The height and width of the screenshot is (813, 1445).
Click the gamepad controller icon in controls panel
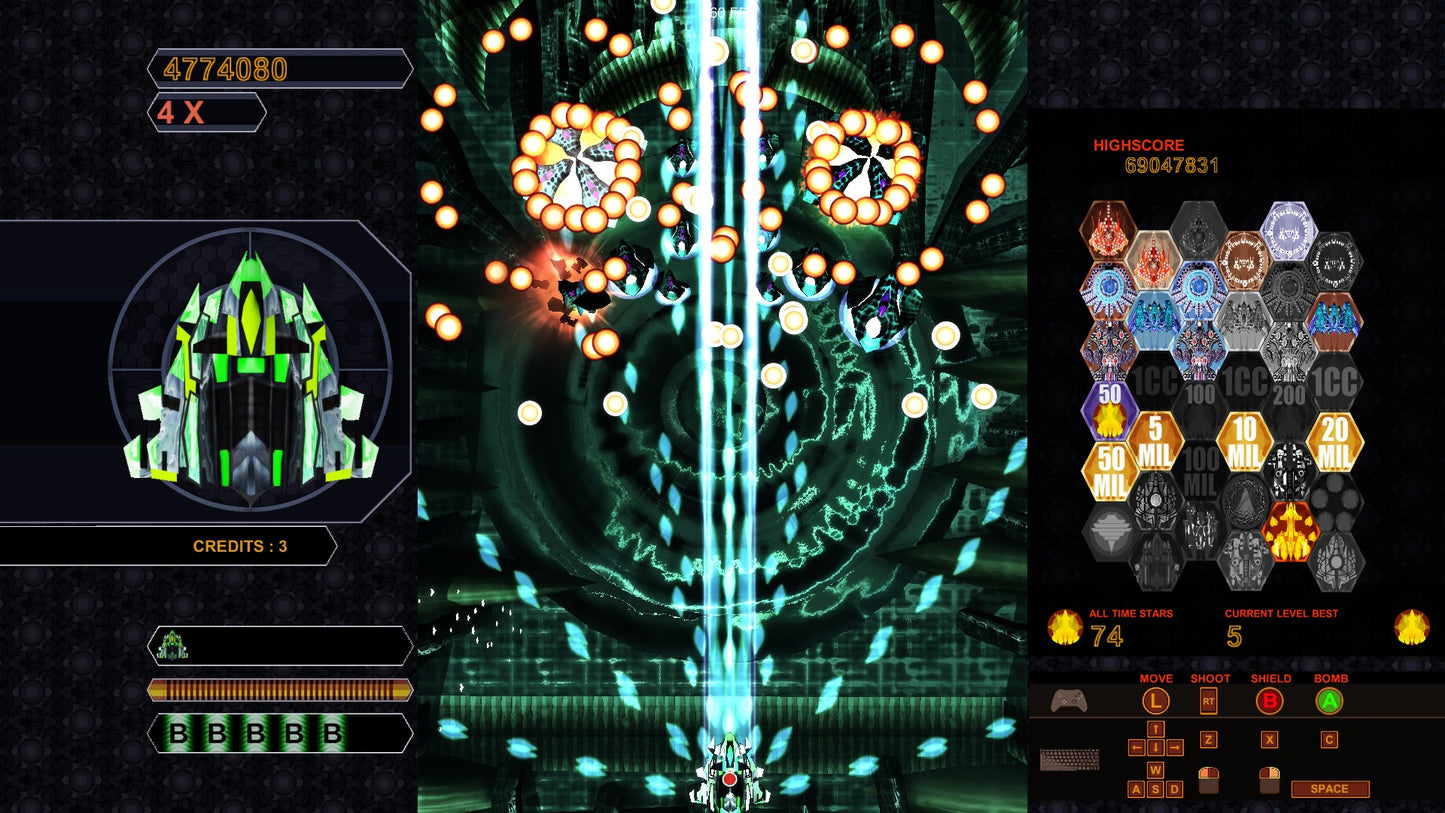[1069, 701]
